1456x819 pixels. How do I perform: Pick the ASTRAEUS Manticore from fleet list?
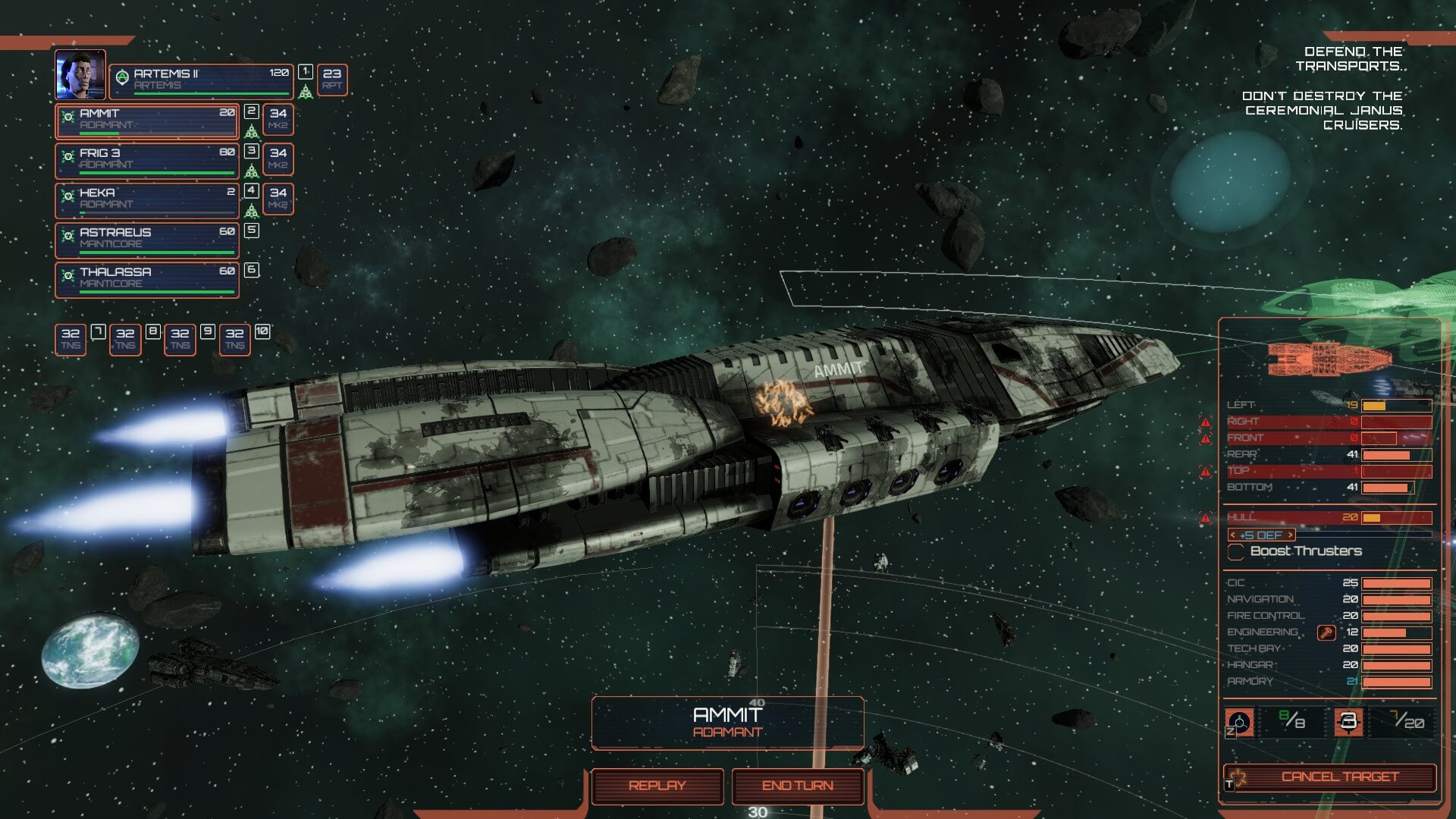click(x=147, y=239)
